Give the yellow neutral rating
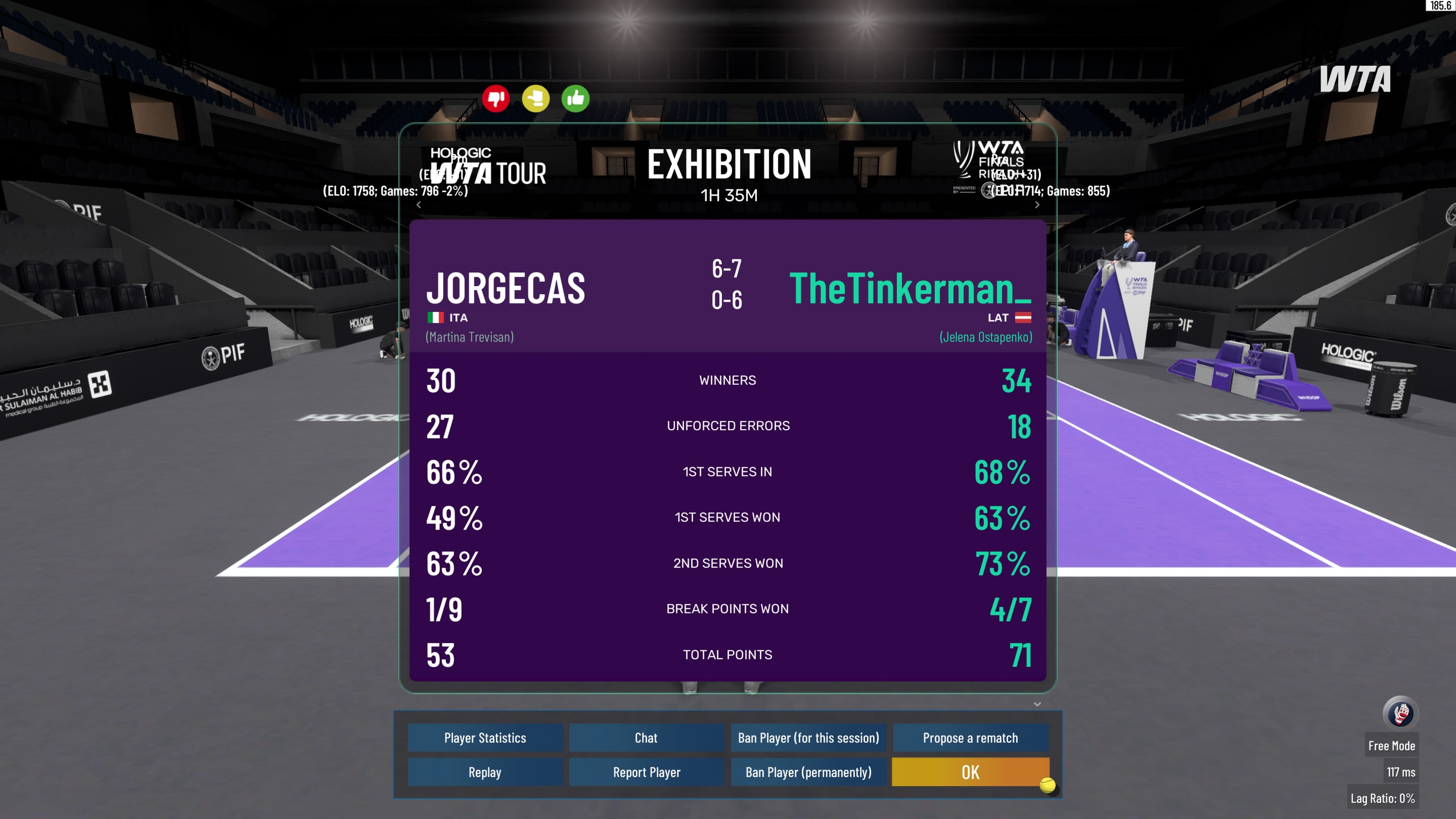Image resolution: width=1456 pixels, height=819 pixels. (535, 99)
